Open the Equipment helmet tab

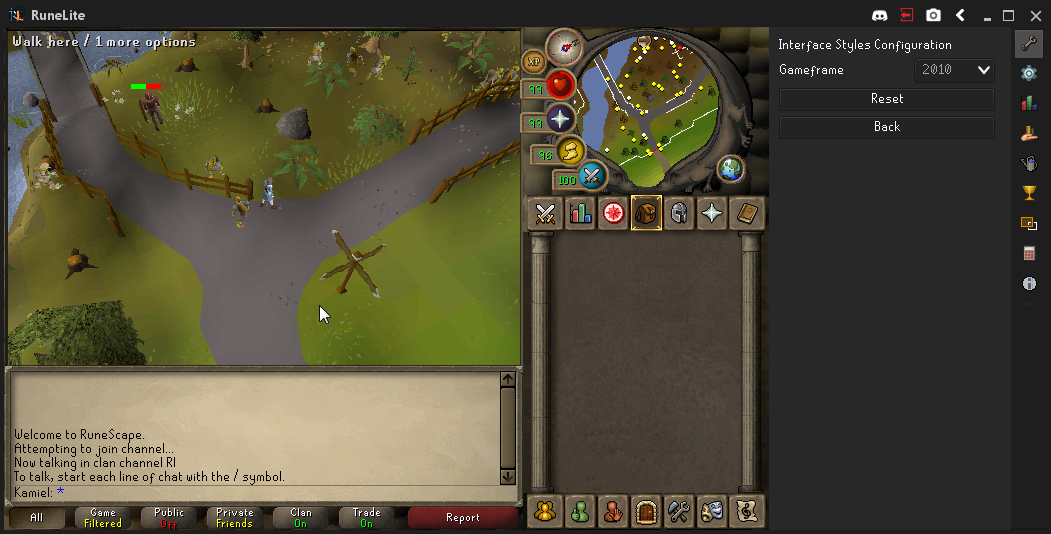pos(679,213)
